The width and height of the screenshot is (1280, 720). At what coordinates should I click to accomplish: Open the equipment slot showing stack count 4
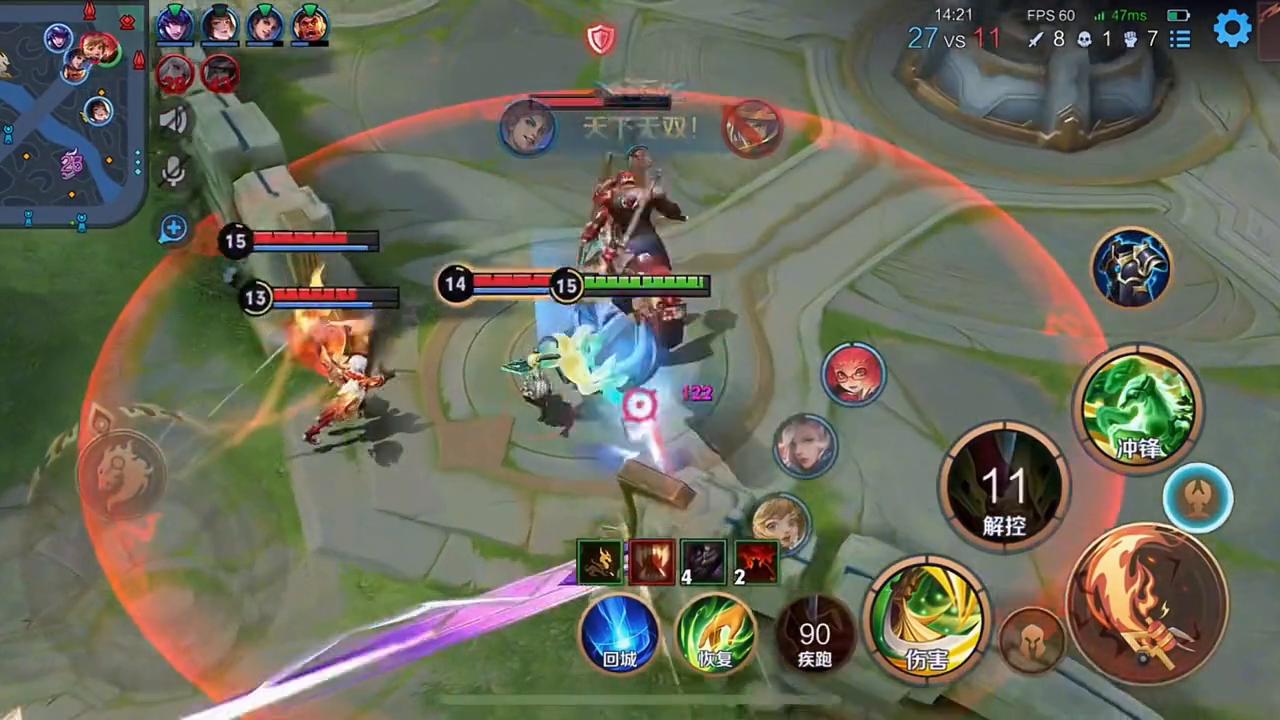click(x=703, y=562)
